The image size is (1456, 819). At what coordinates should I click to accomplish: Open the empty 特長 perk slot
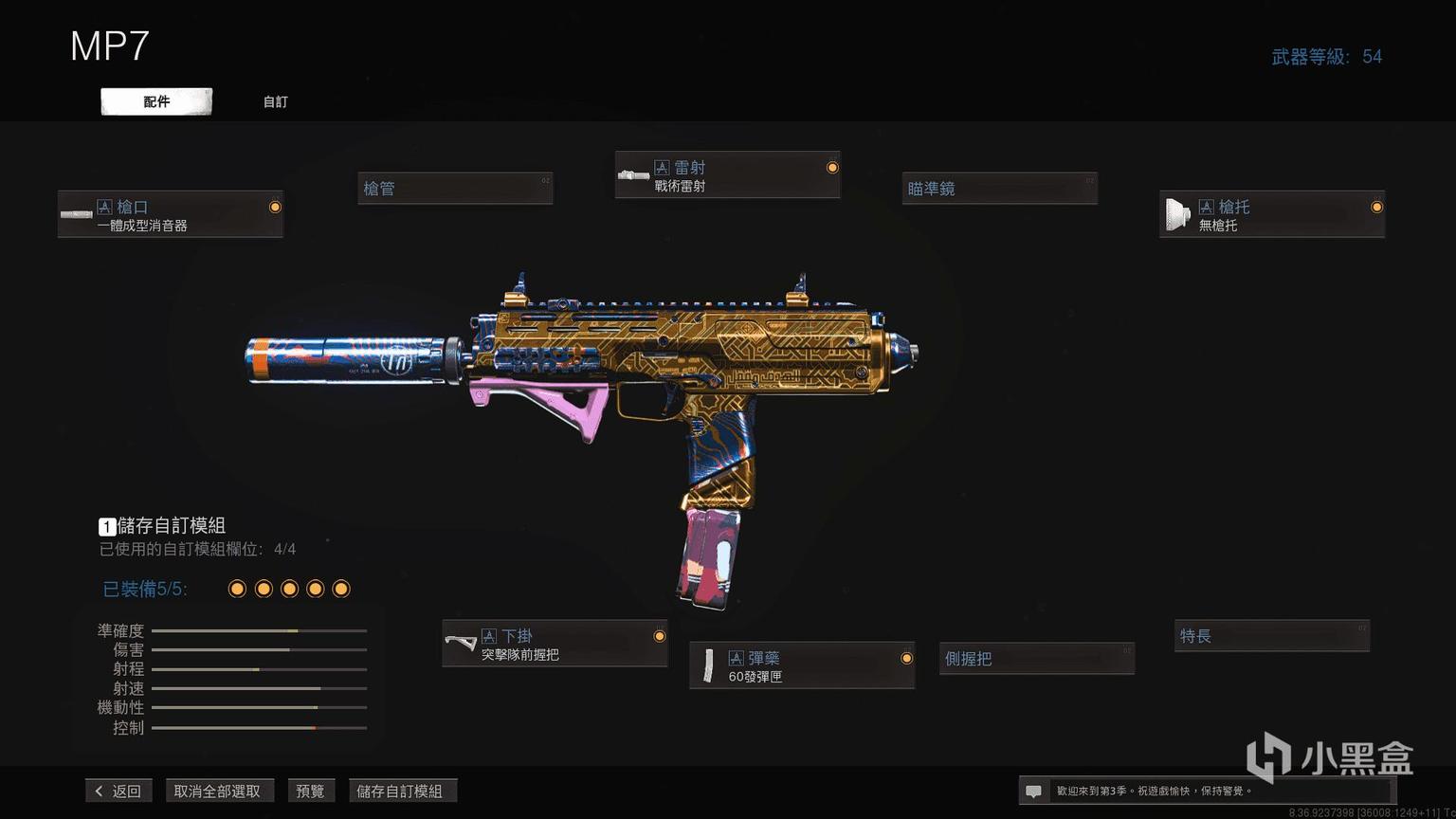(x=1271, y=636)
